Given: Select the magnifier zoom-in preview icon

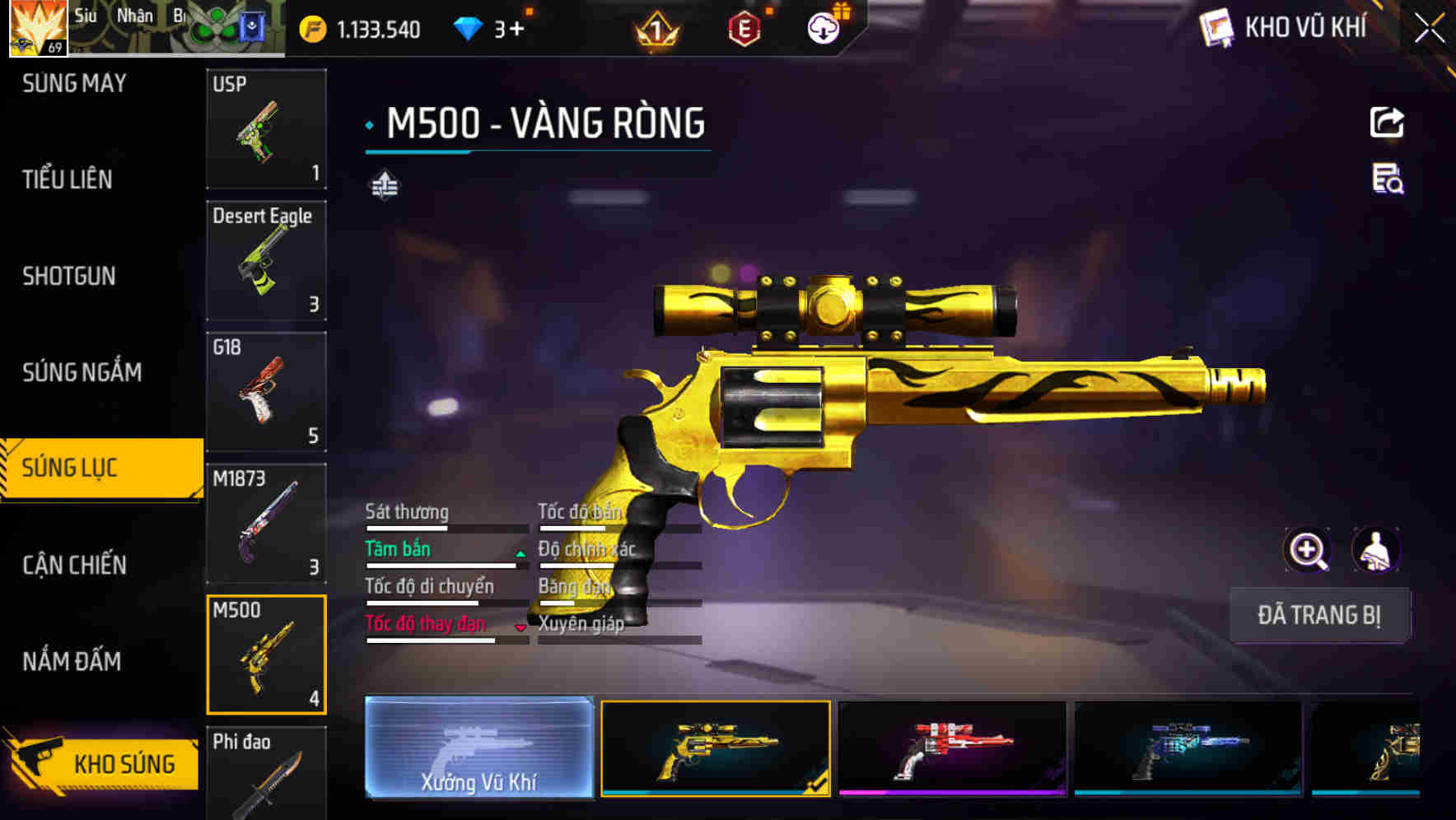Looking at the screenshot, I should (1308, 550).
